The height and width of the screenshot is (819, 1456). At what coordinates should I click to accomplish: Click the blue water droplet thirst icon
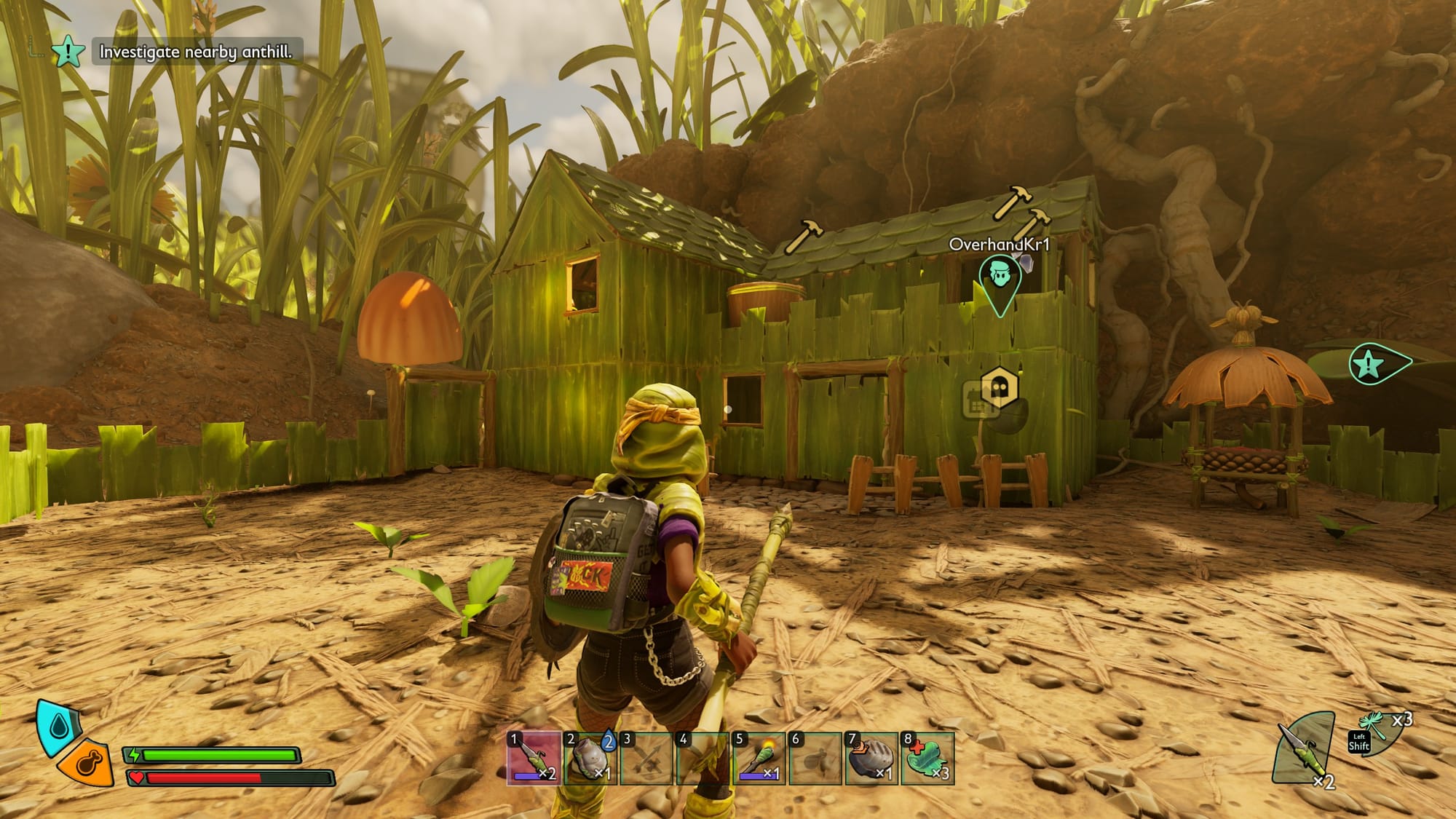tap(58, 727)
